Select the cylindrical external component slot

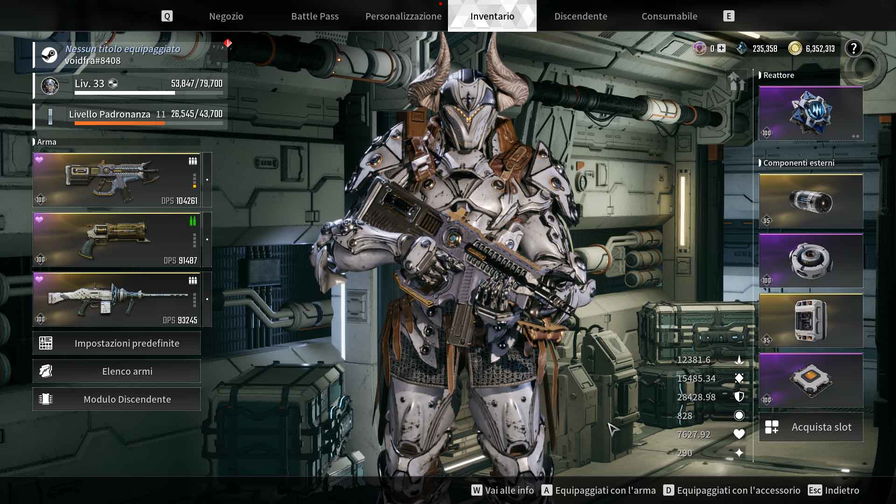810,201
